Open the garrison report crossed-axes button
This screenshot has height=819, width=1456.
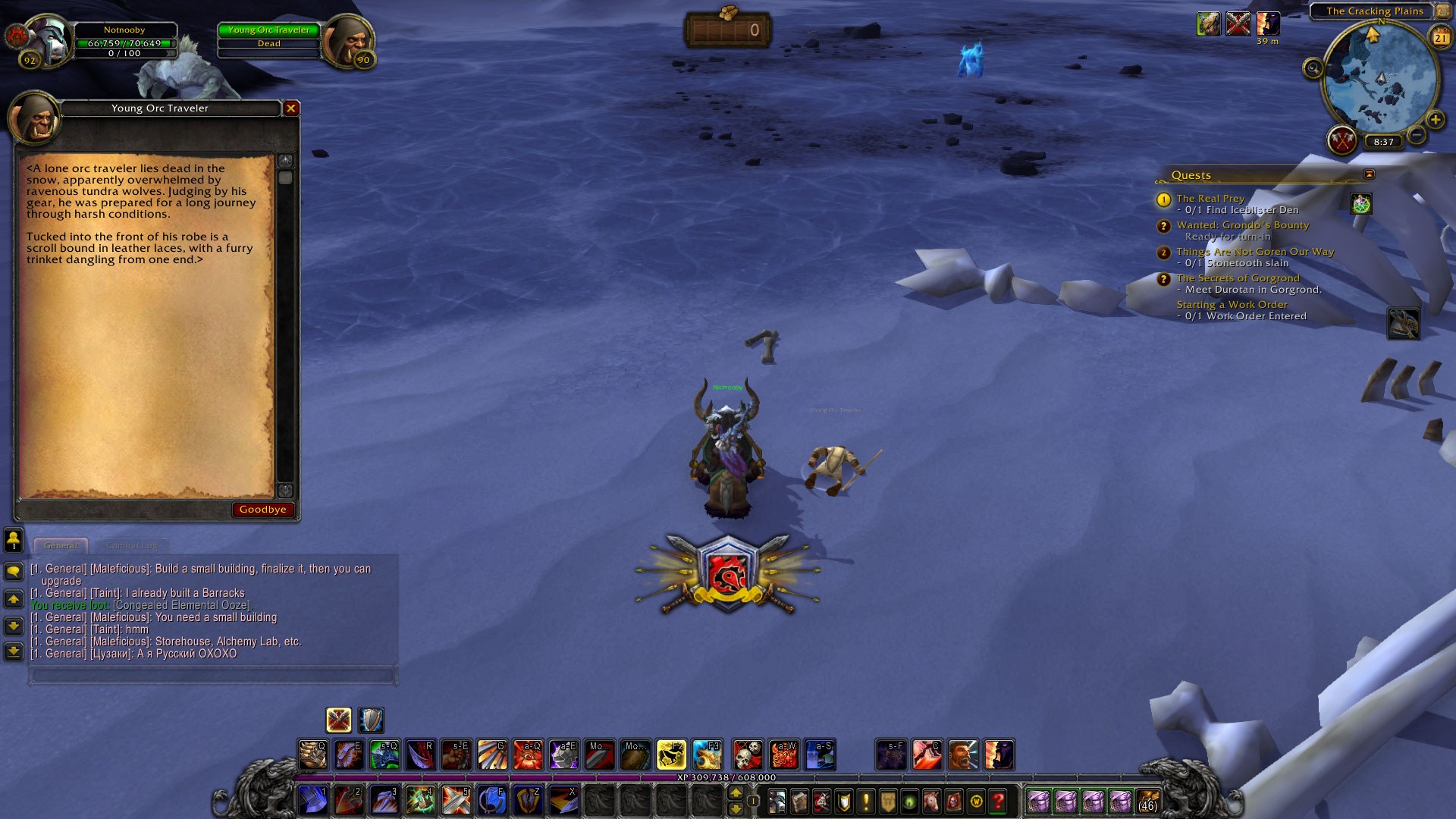pyautogui.click(x=1341, y=140)
